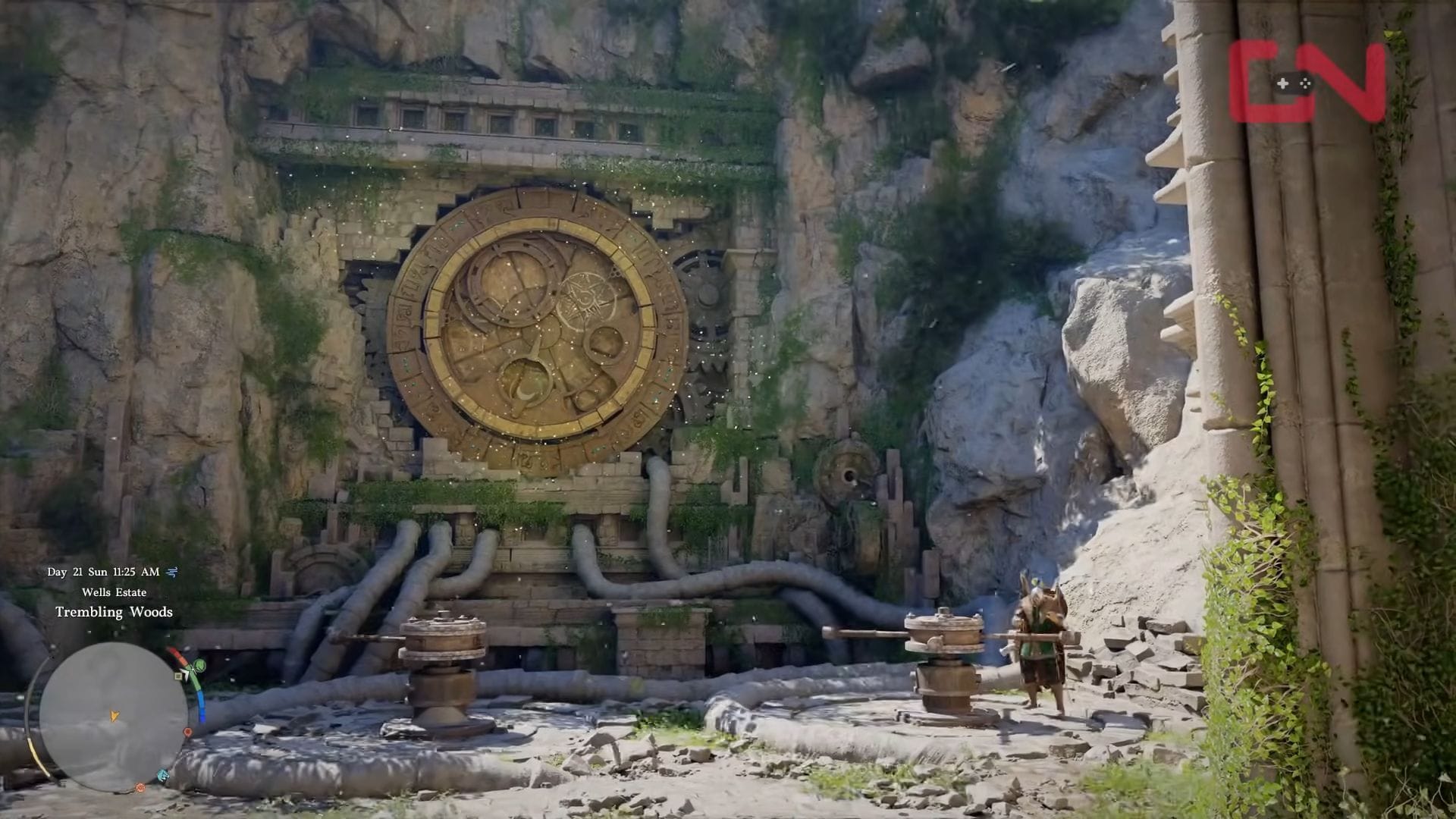This screenshot has width=1456, height=819.
Task: Select the Trembling Woods location label
Action: (x=114, y=611)
